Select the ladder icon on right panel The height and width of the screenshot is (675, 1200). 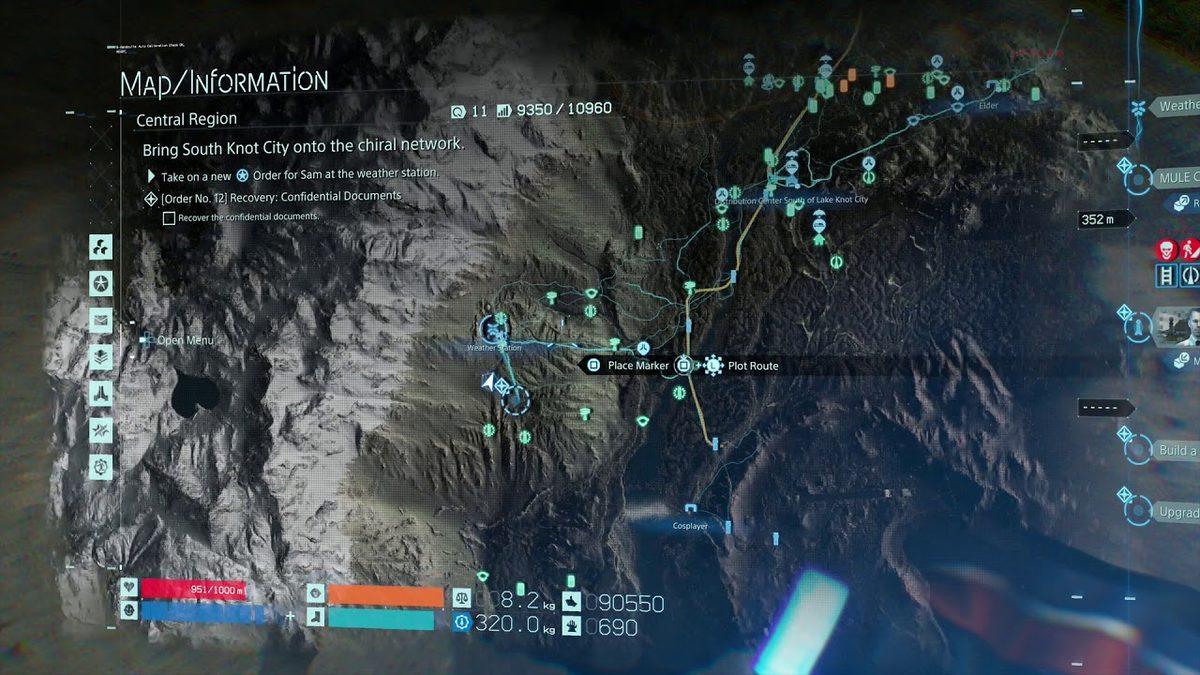tap(1167, 275)
